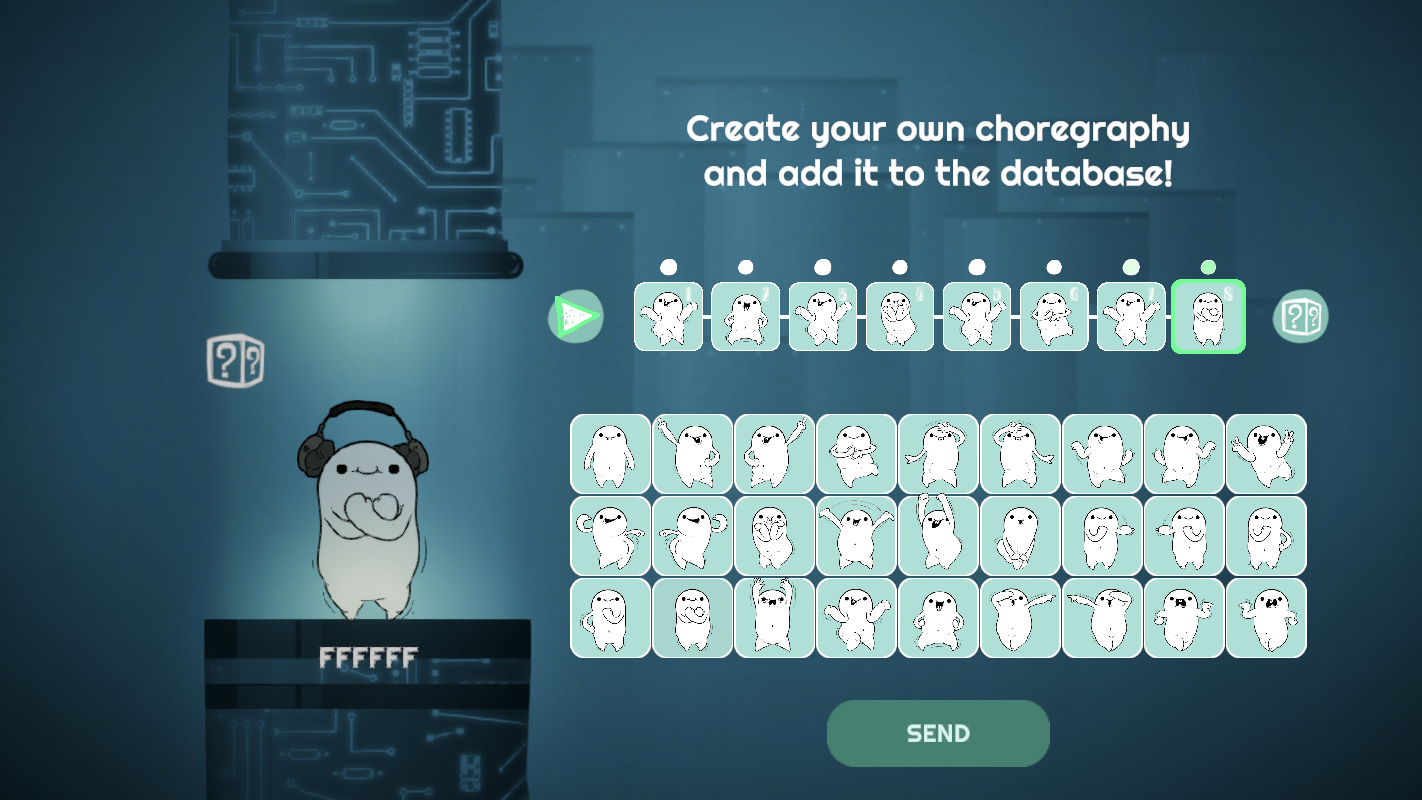Select the sitting cross-legged pose tile

pos(1020,536)
